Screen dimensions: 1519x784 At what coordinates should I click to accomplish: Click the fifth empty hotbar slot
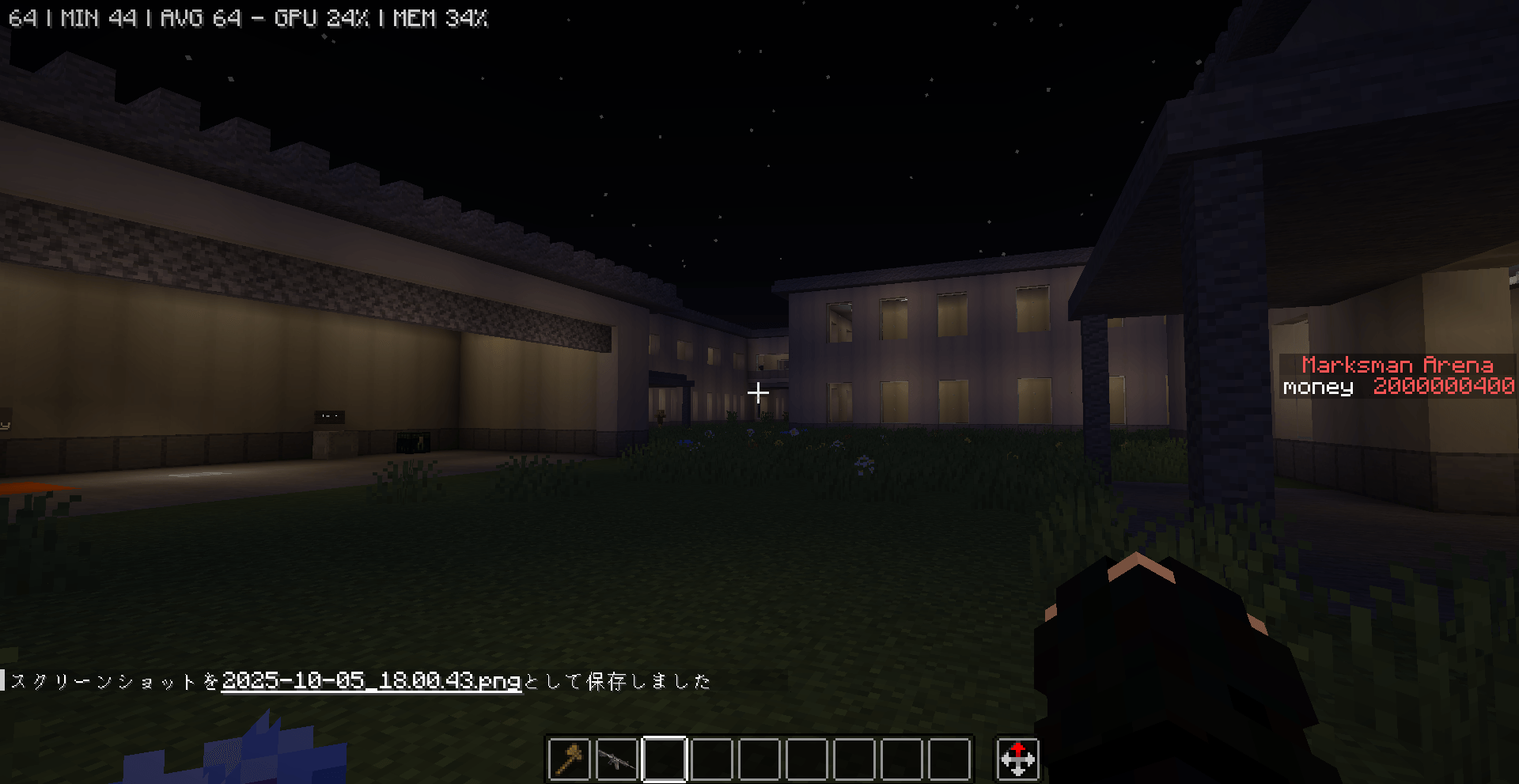coord(759,760)
